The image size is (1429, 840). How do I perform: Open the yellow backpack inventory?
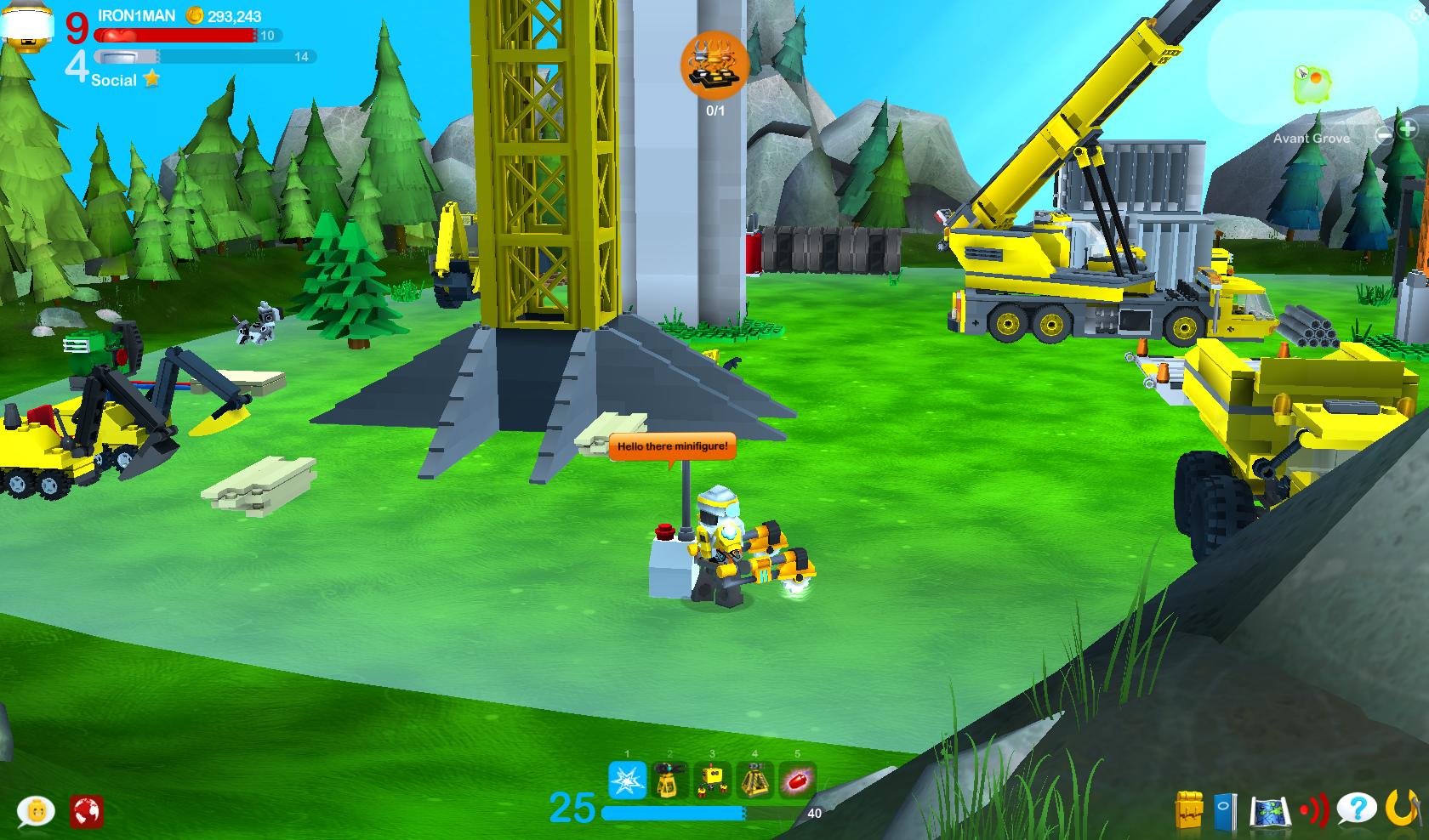[1189, 810]
